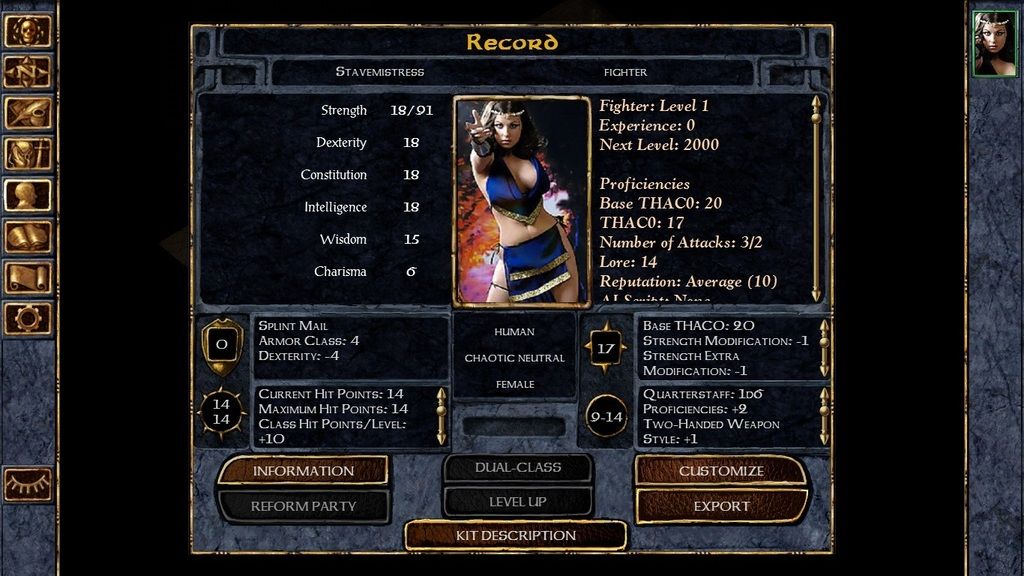Click the down arrow of the Quarterstaff damage scrollbar
Viewport: 1024px width, 576px height.
pos(824,437)
